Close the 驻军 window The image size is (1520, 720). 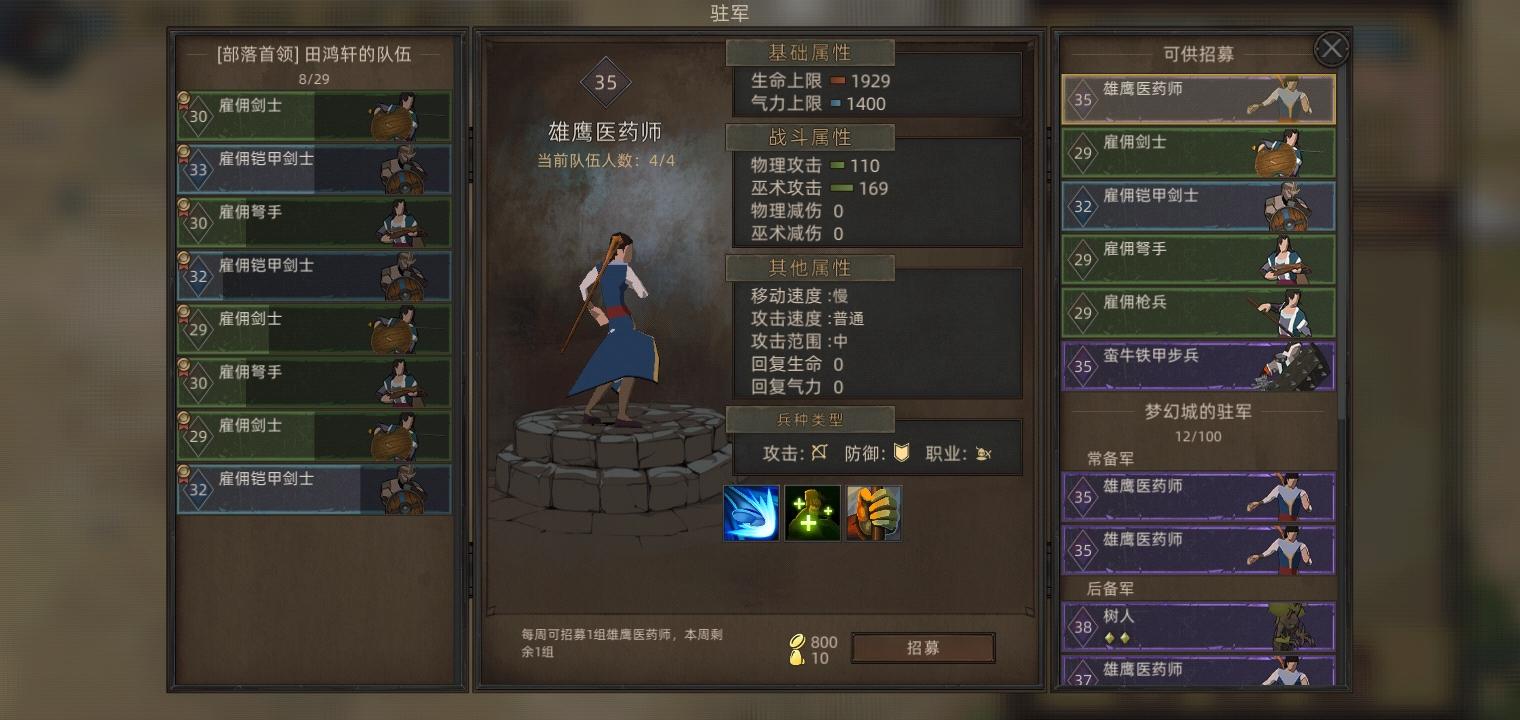[x=1330, y=48]
